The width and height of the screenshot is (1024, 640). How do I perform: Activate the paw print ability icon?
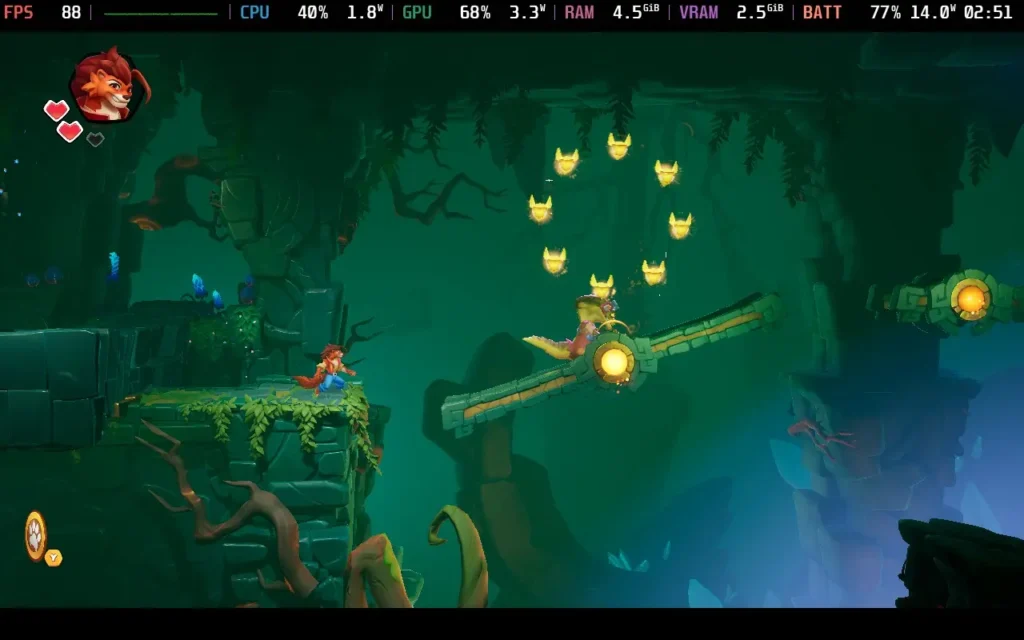36,535
